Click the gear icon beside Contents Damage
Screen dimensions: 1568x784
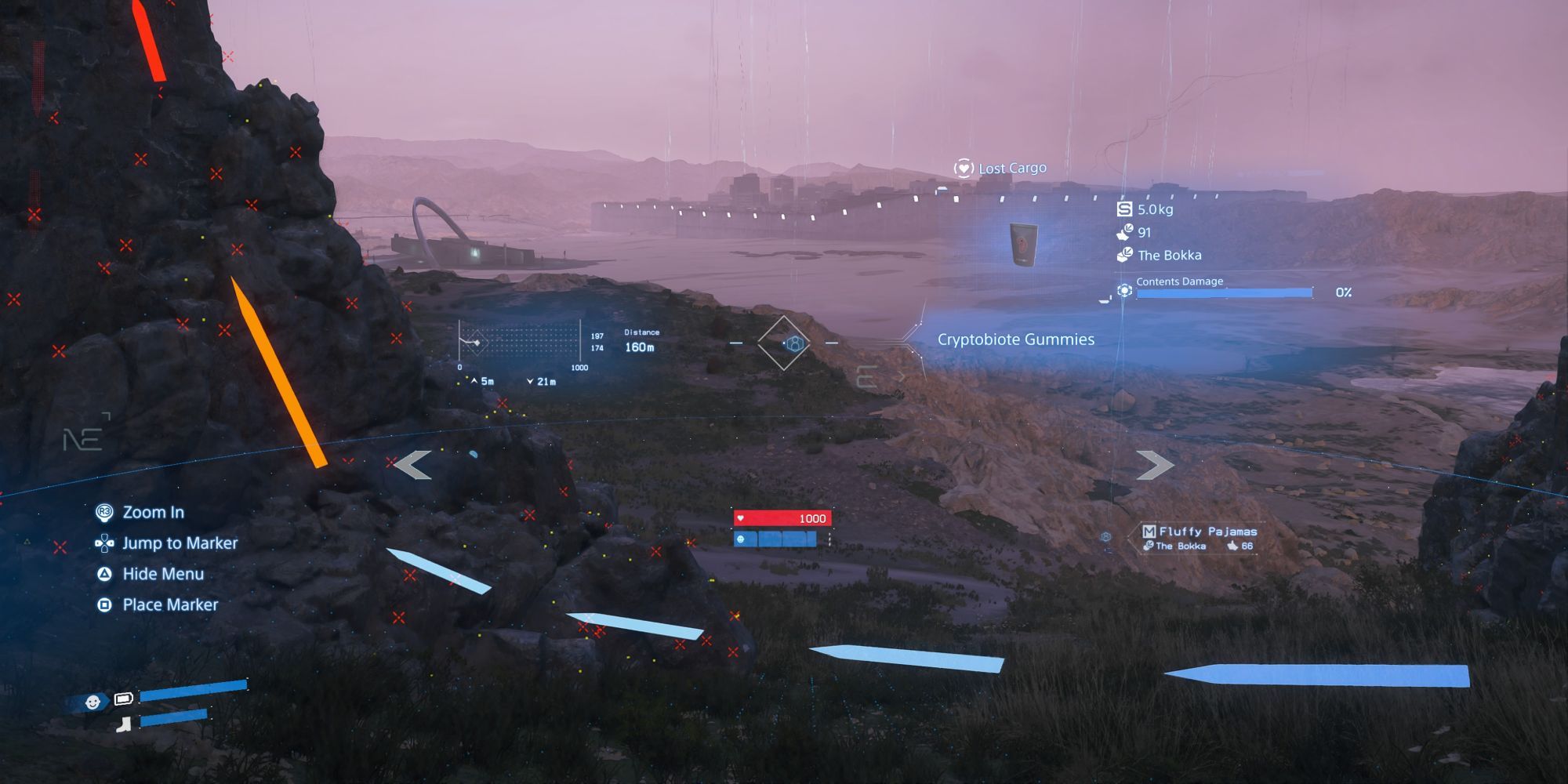pos(1126,290)
